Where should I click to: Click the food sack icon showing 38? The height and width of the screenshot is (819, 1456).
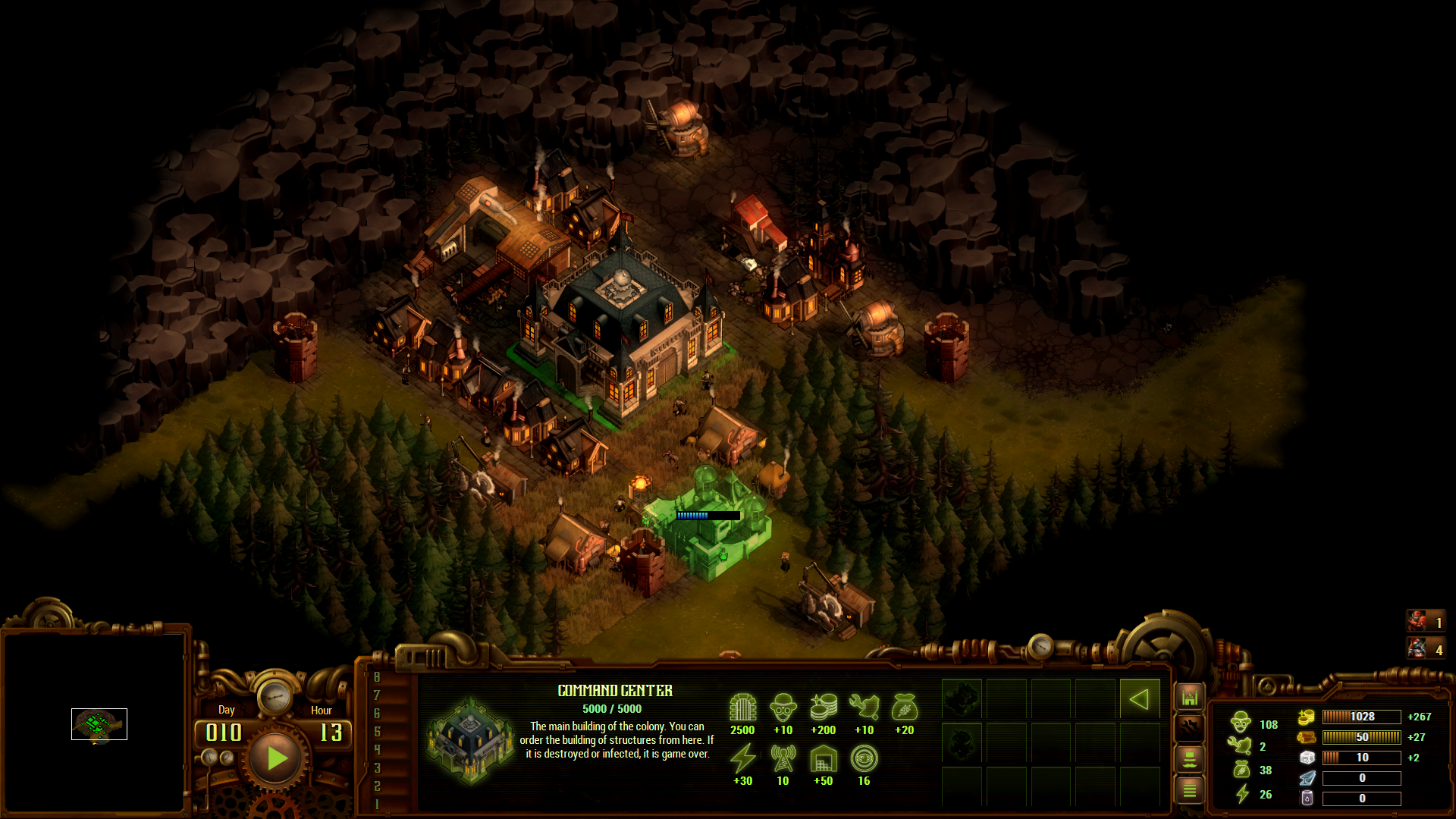click(1241, 770)
